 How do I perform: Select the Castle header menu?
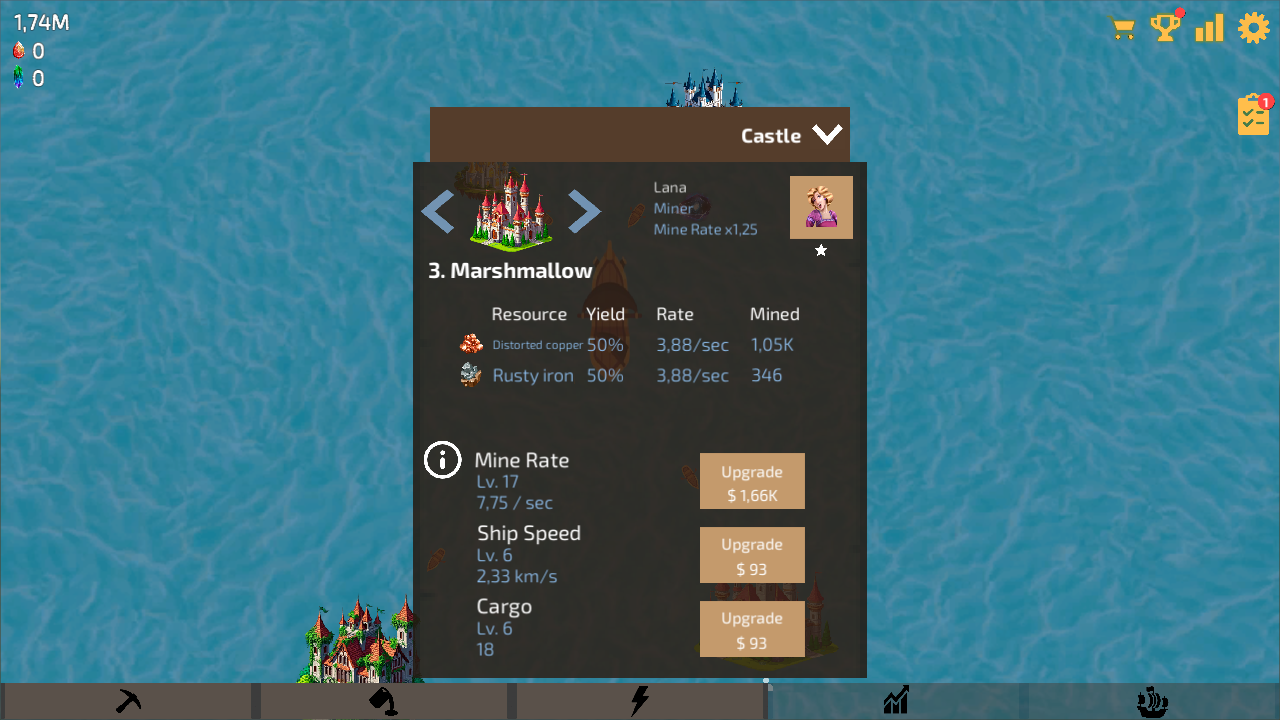click(770, 134)
